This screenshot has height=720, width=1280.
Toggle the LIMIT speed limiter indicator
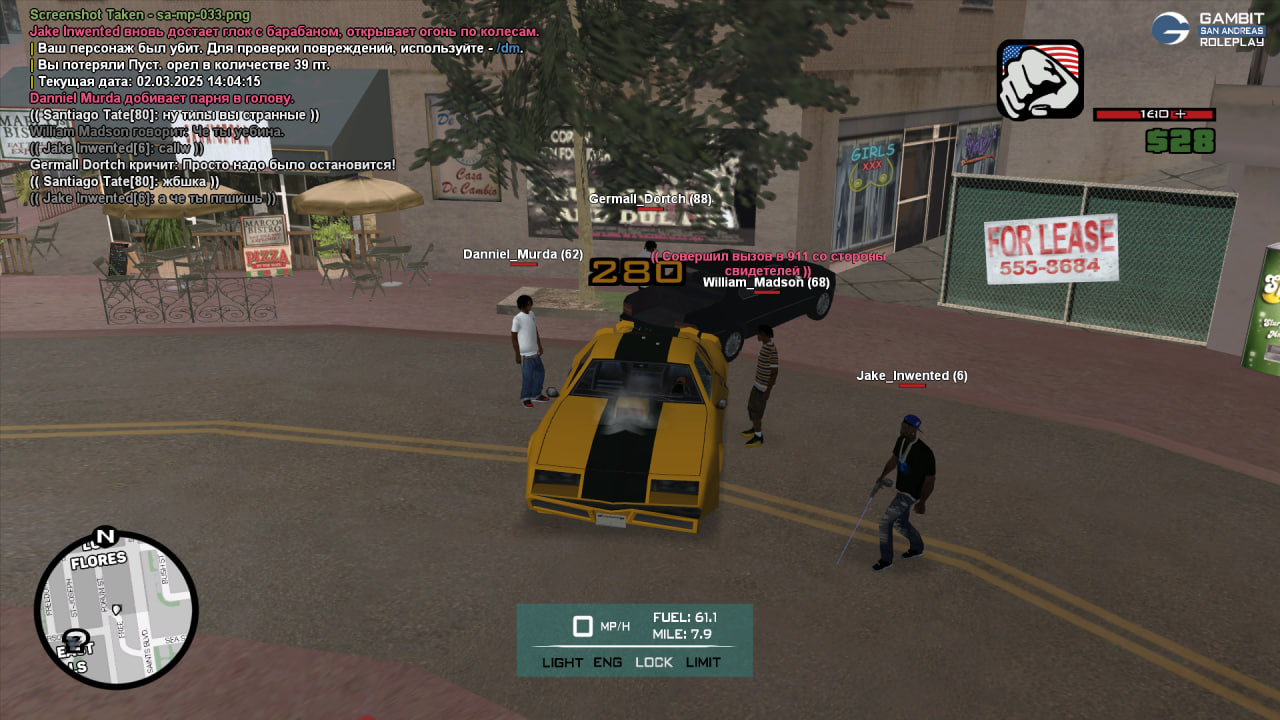click(703, 662)
